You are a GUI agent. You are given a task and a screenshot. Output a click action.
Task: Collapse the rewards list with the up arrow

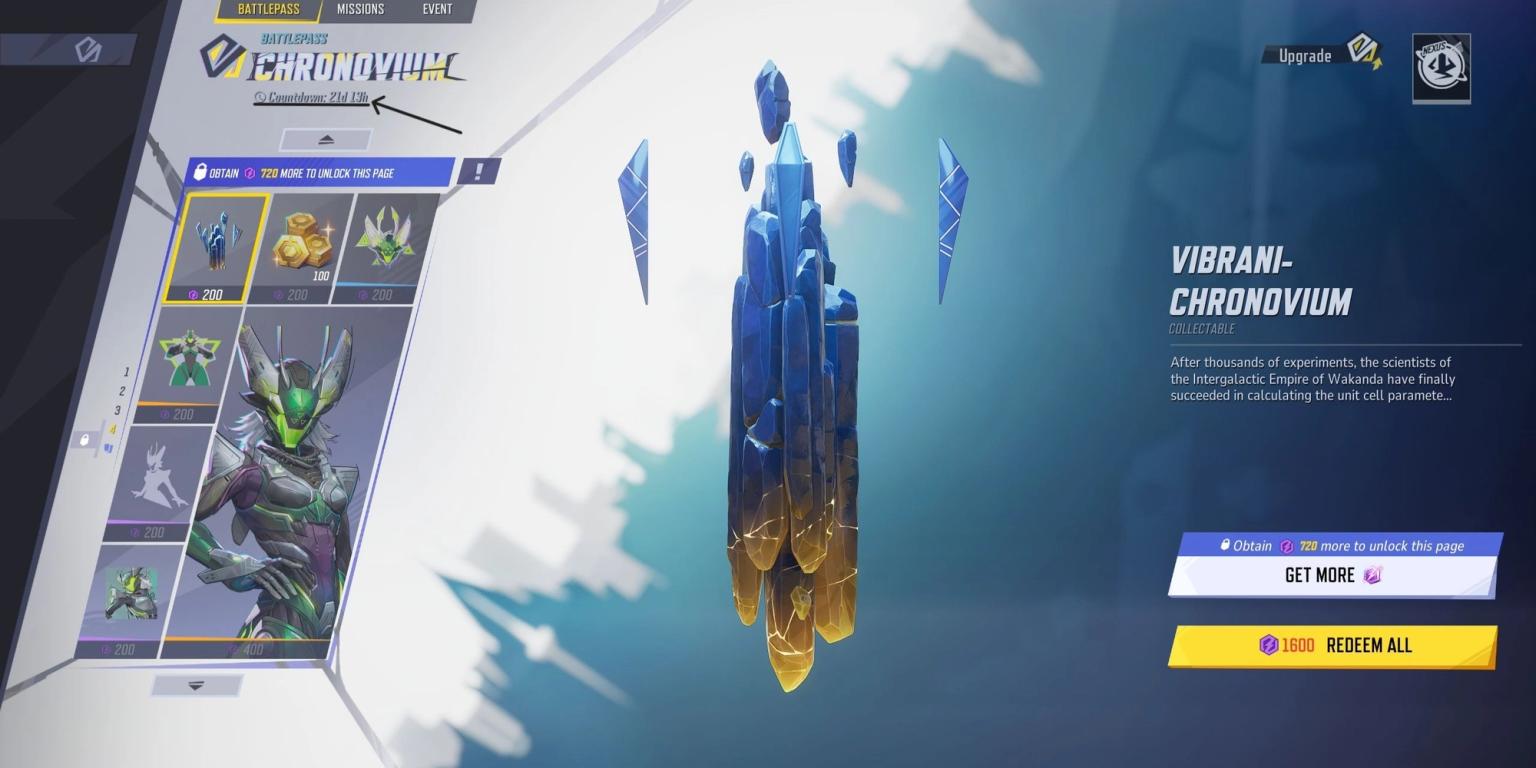click(x=325, y=139)
